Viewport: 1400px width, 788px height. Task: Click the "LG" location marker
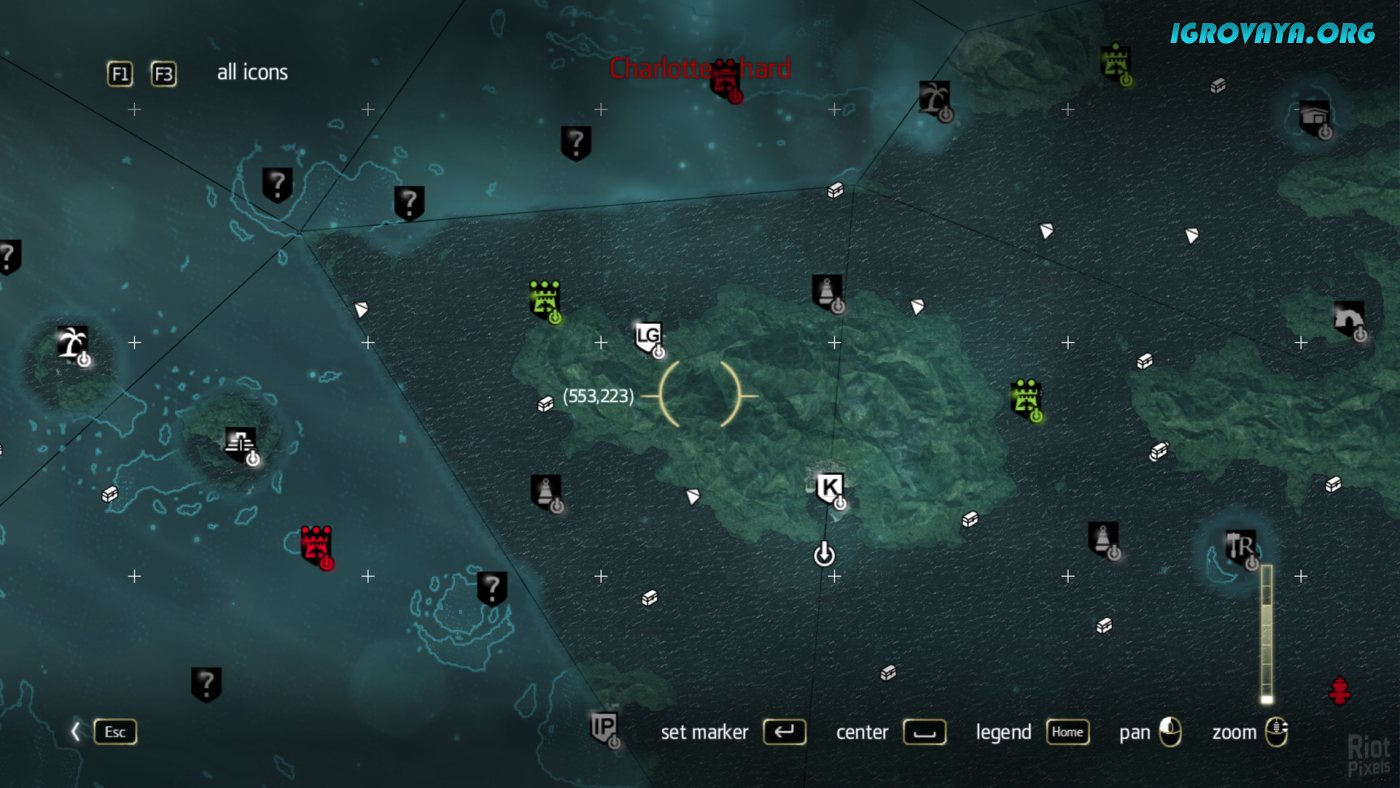click(x=648, y=336)
